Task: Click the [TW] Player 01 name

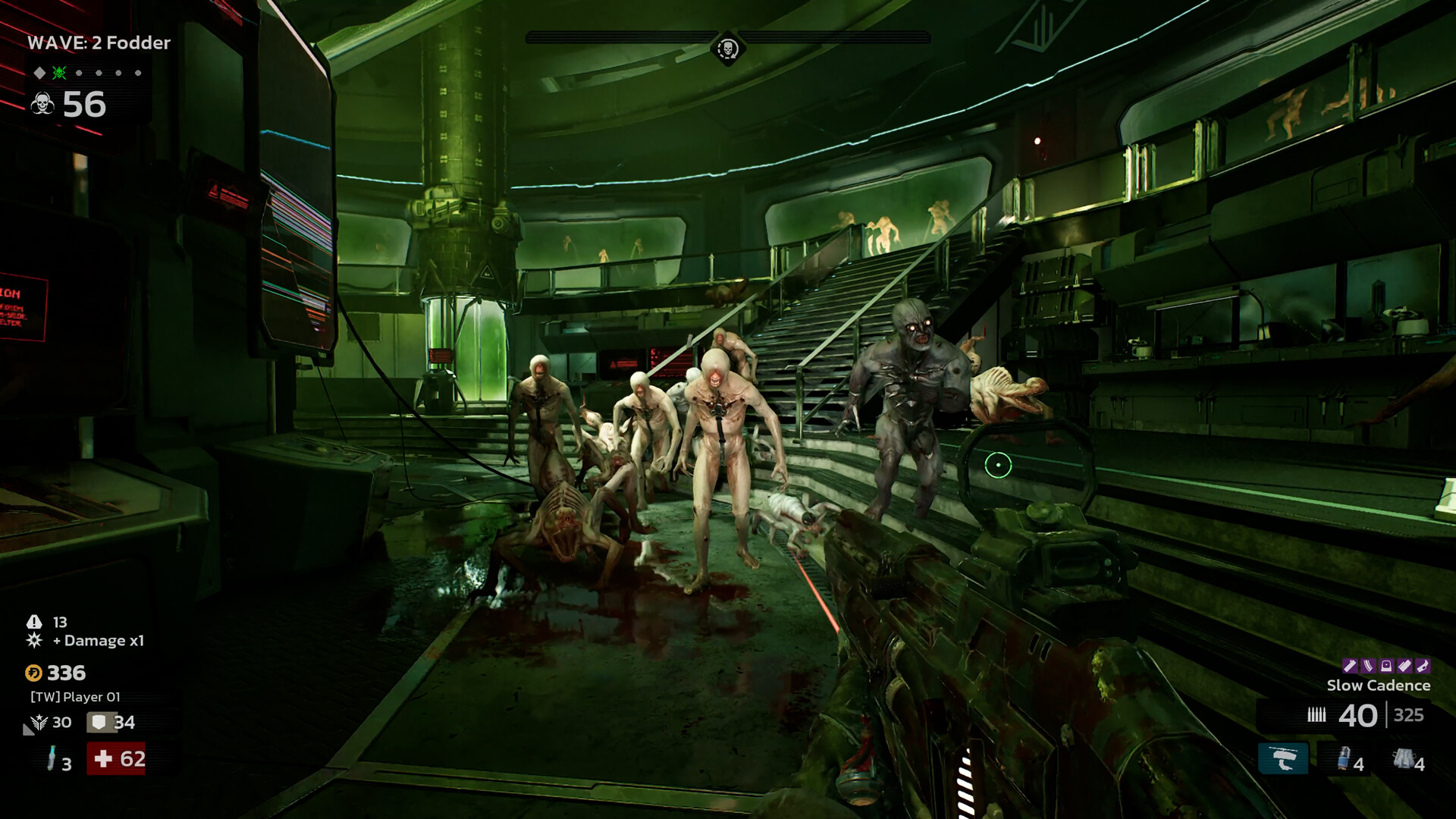Action: pyautogui.click(x=75, y=697)
